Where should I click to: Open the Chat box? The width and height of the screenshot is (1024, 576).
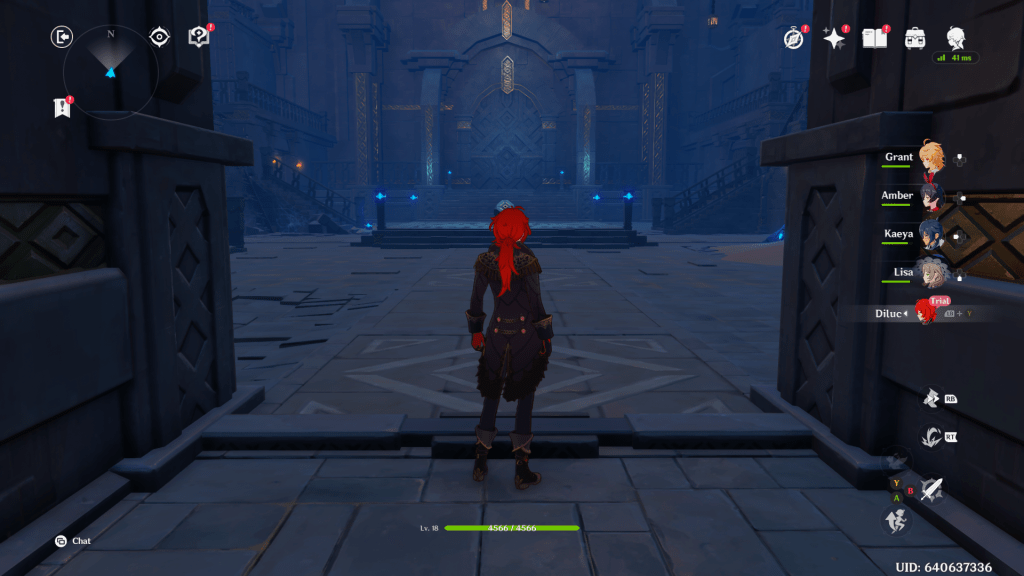coord(72,541)
